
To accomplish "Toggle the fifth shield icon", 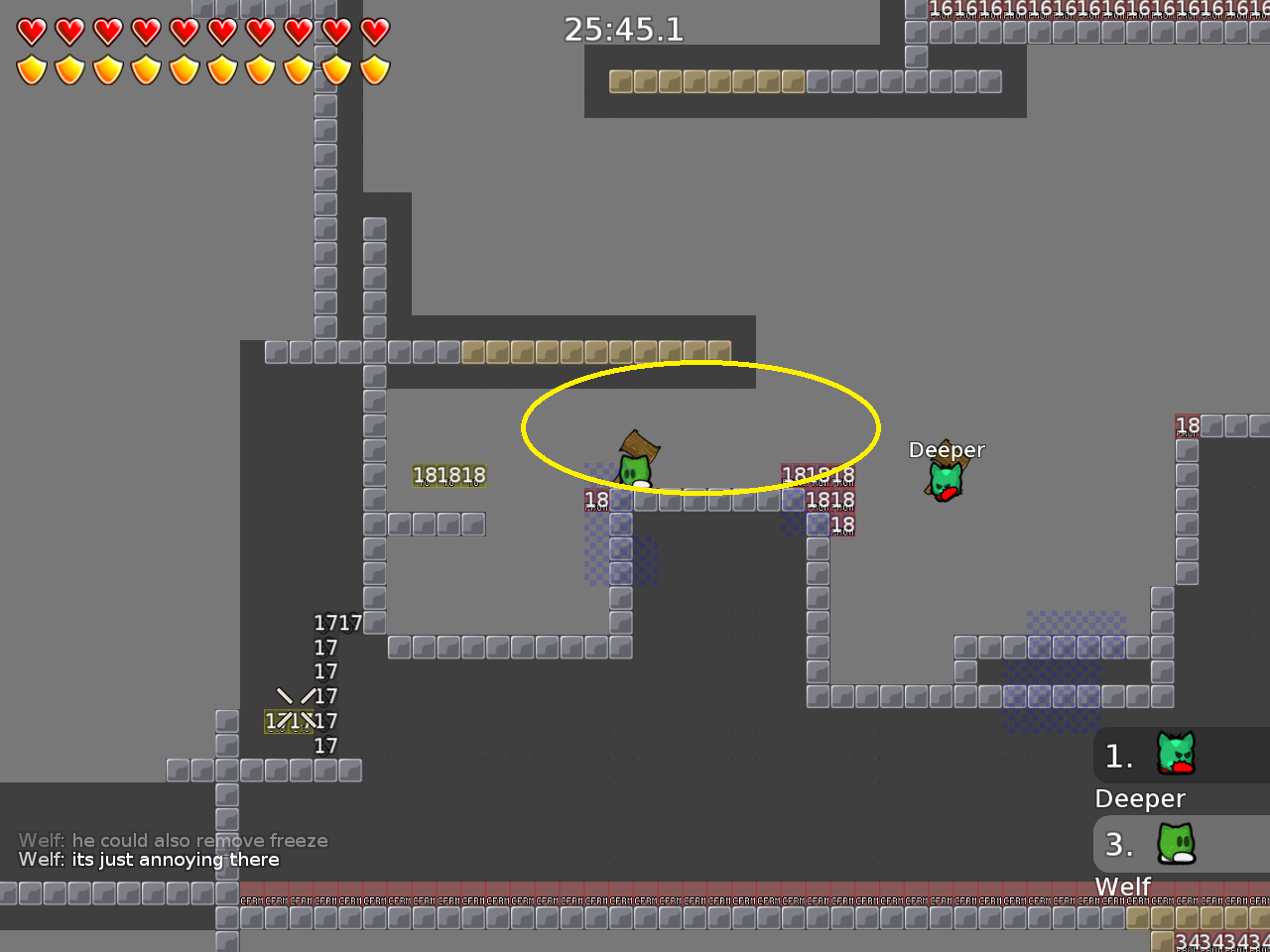I will (184, 70).
